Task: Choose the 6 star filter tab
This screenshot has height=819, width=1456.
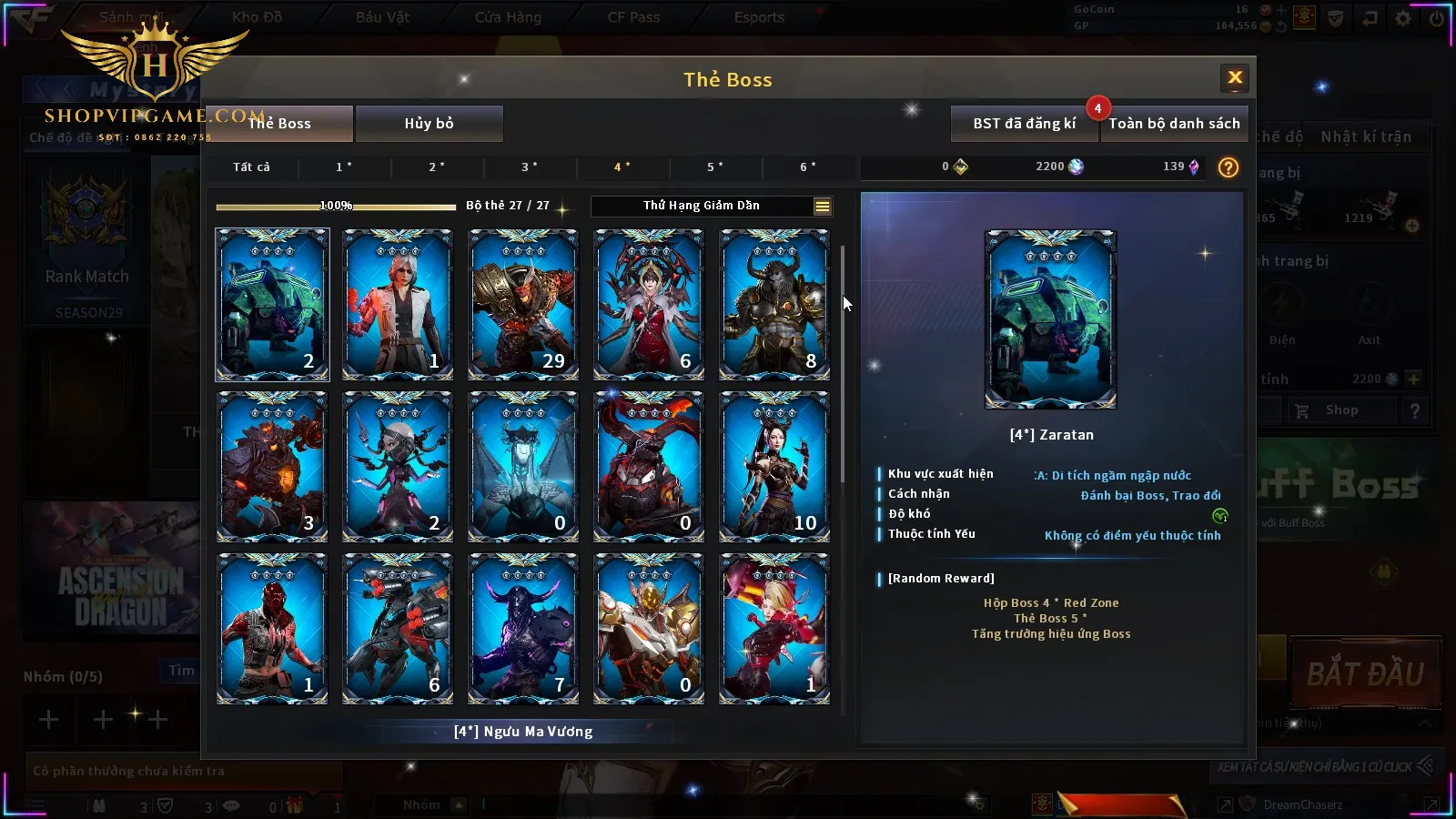Action: point(808,167)
